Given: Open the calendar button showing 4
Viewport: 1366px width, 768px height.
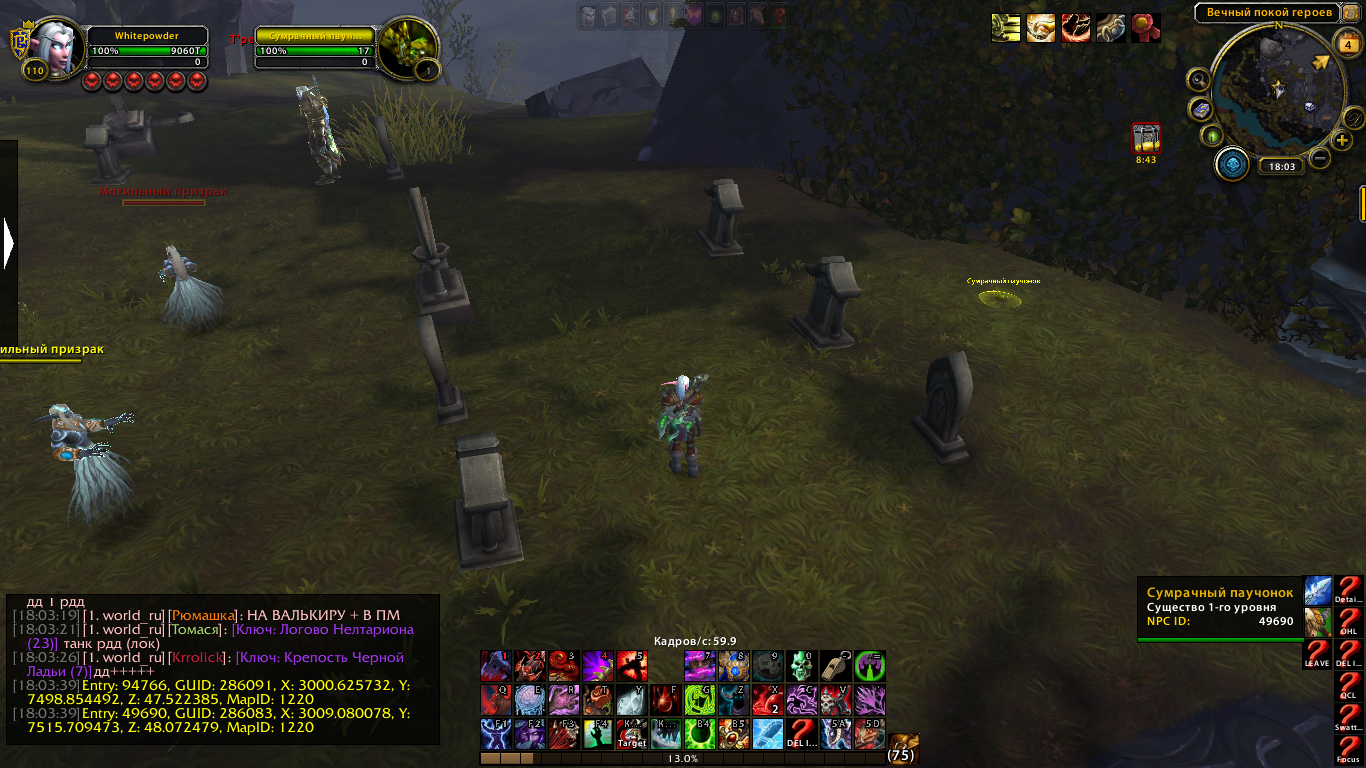Looking at the screenshot, I should (1346, 44).
